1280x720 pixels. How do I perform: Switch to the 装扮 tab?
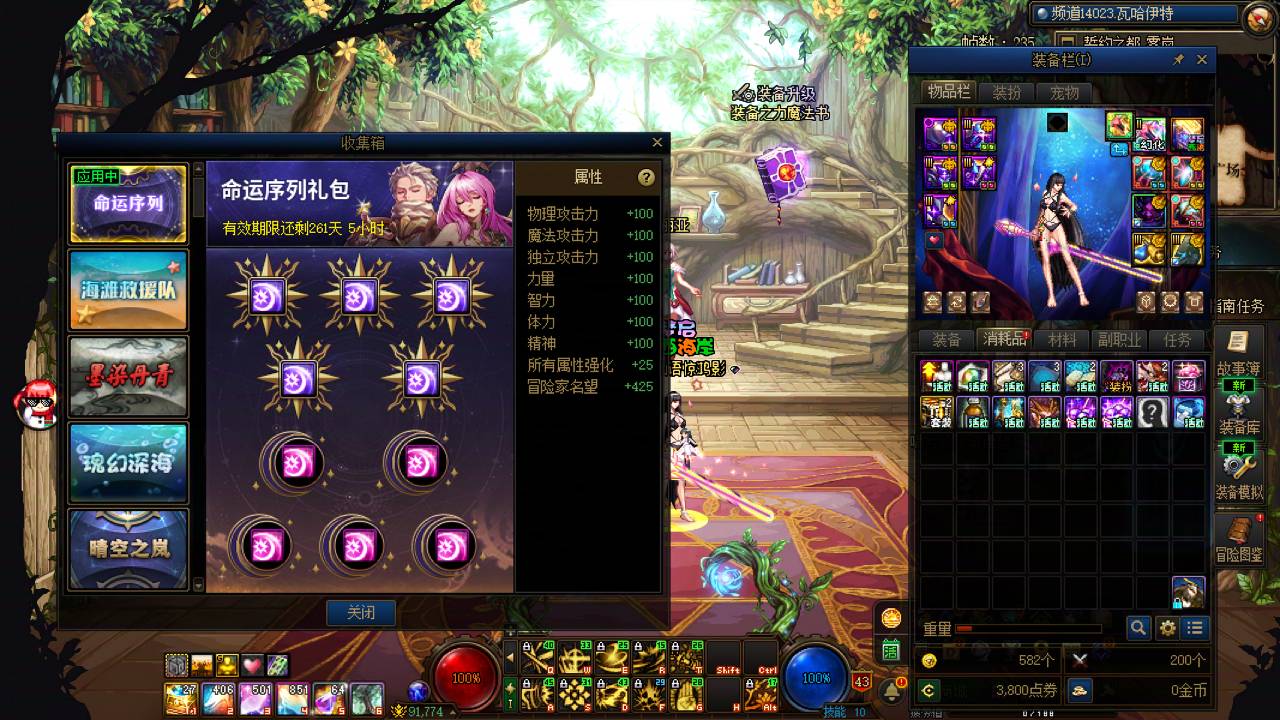[1006, 93]
